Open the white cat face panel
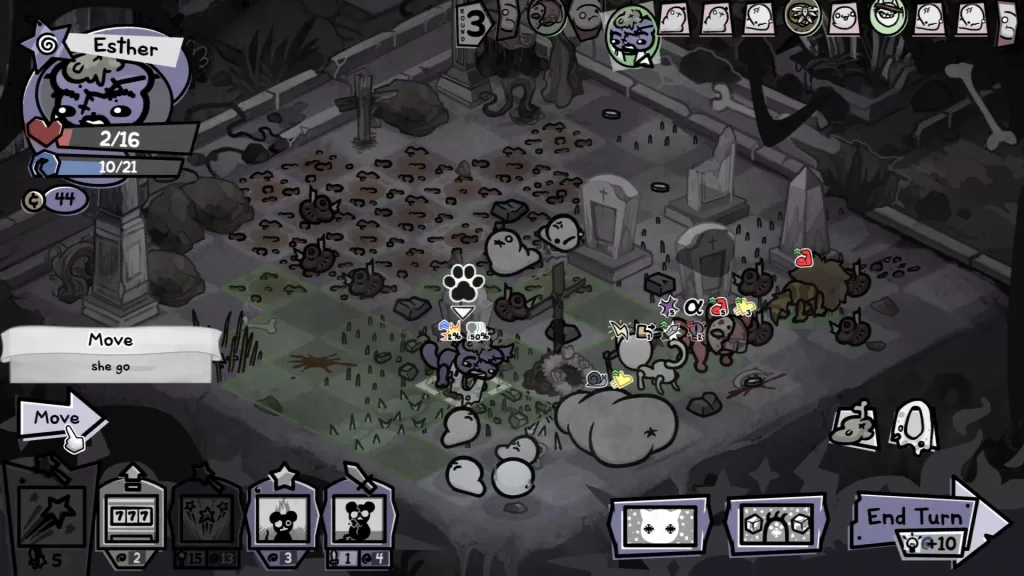Viewport: 1024px width, 576px height. click(x=661, y=525)
